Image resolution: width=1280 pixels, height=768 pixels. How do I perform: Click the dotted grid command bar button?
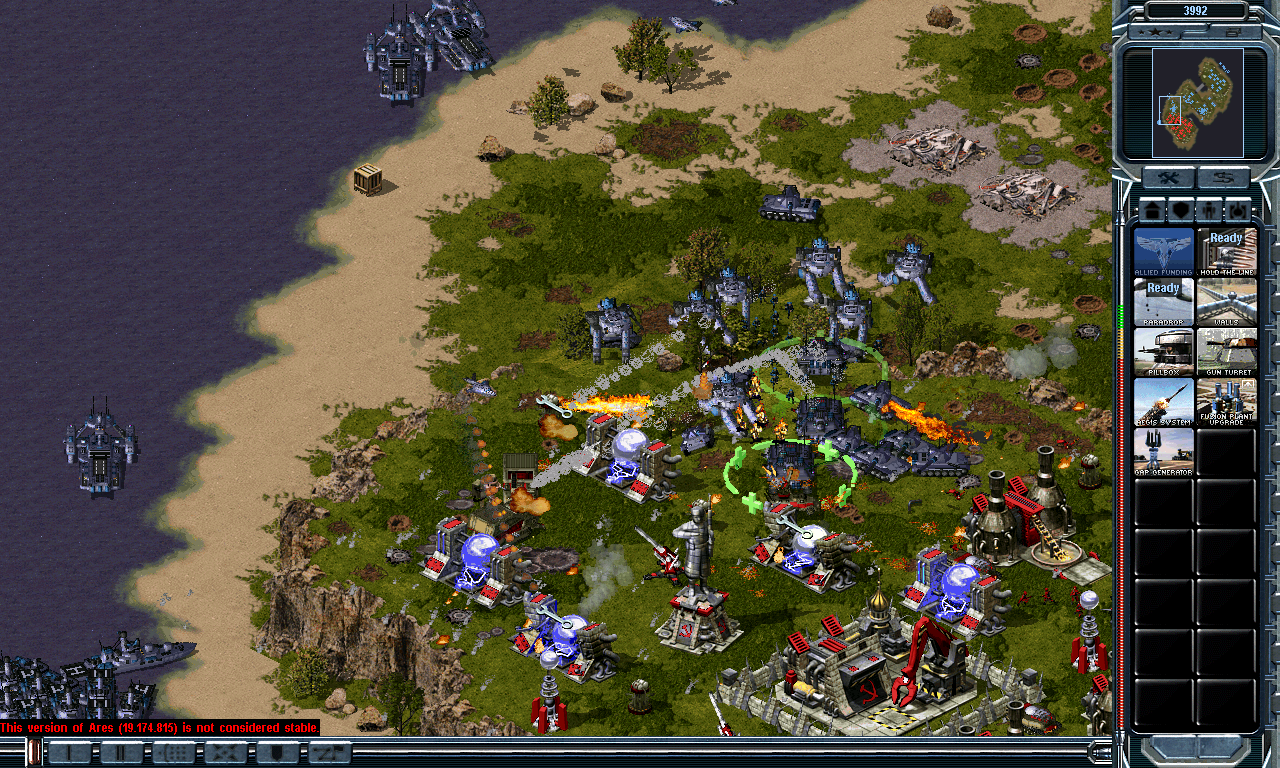pos(174,753)
